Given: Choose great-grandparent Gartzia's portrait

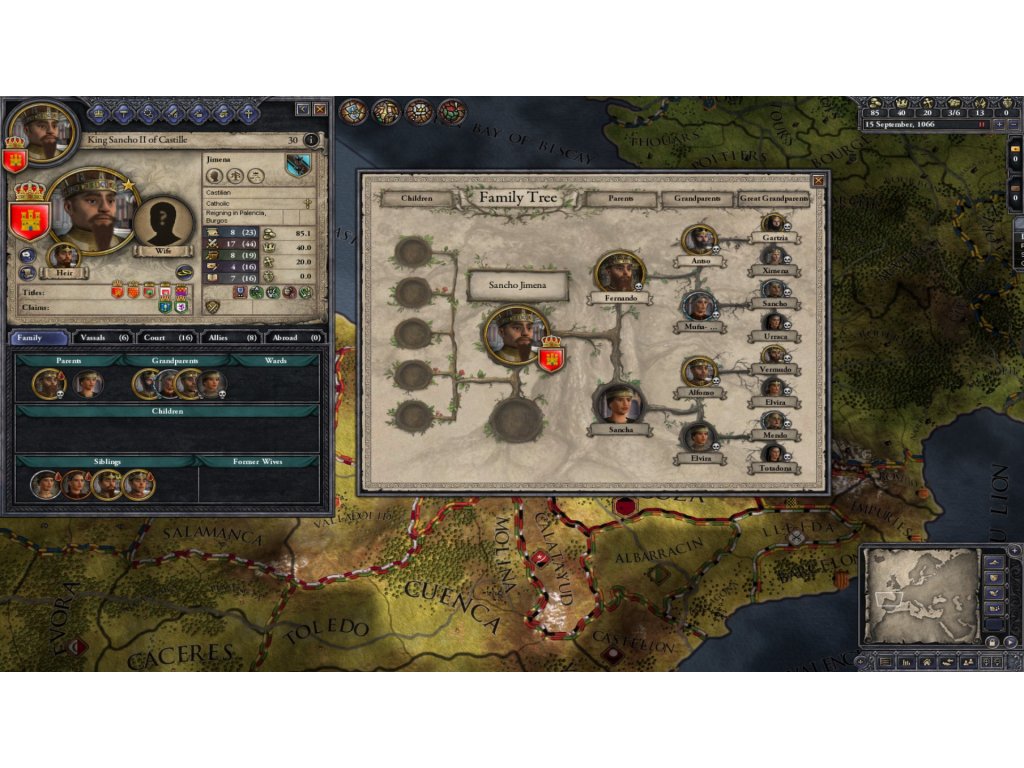Looking at the screenshot, I should click(773, 223).
